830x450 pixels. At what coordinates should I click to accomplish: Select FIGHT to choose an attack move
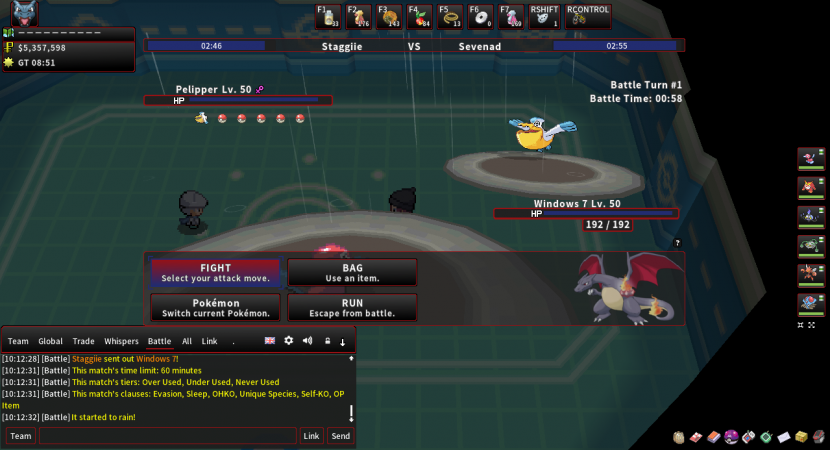point(215,272)
